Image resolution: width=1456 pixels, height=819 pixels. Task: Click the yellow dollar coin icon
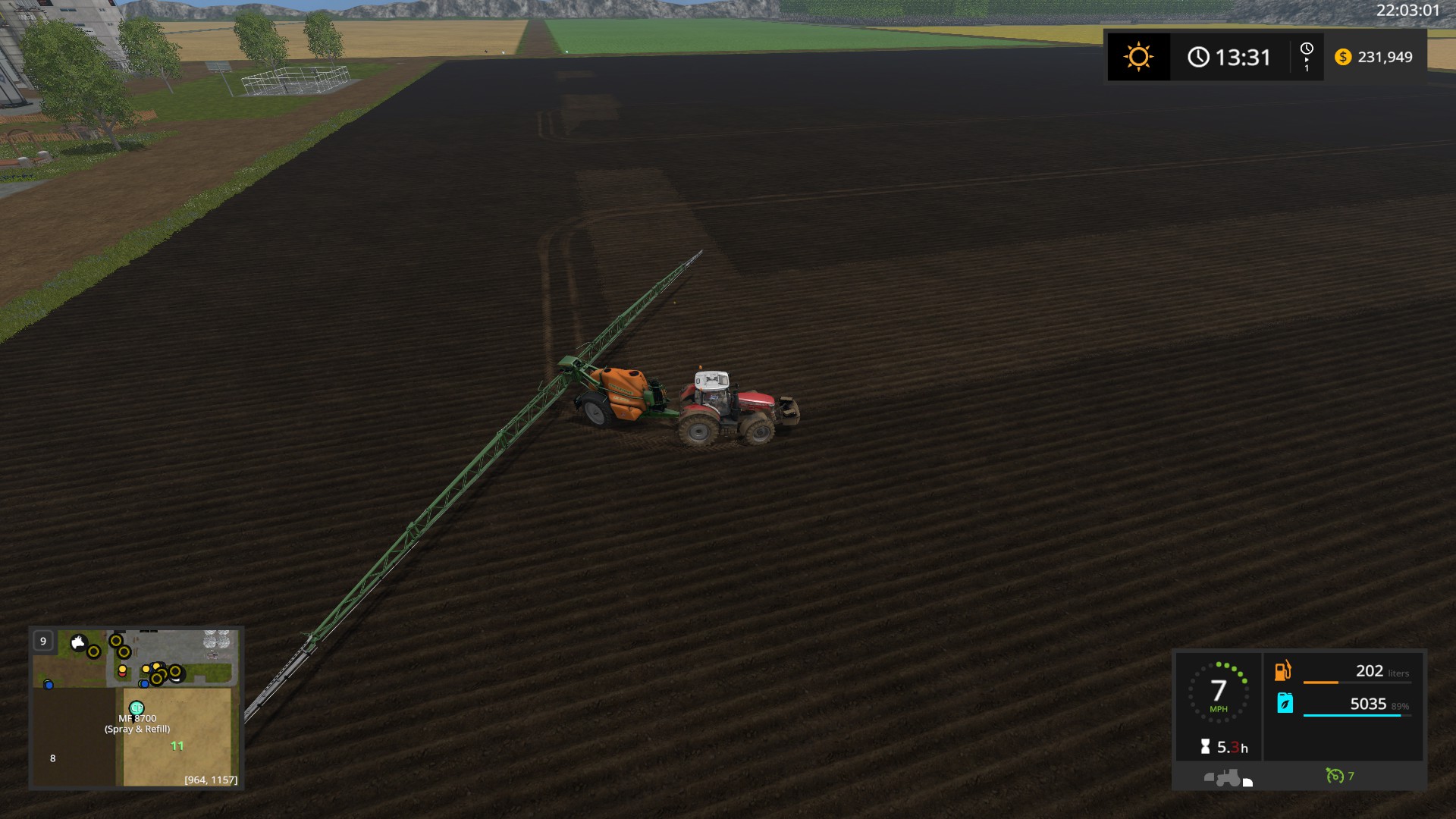[x=1343, y=56]
